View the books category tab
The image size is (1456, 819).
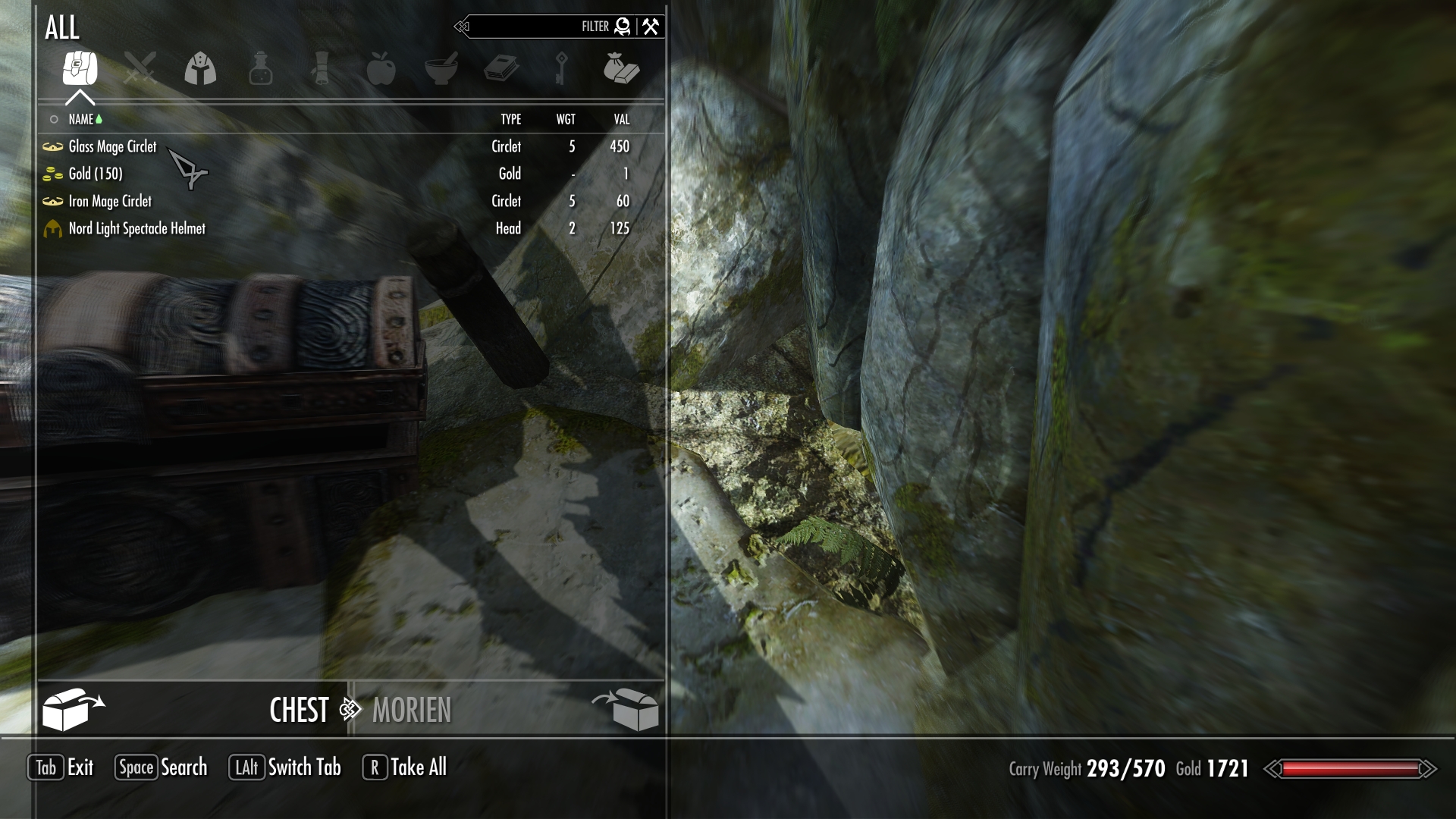pyautogui.click(x=501, y=69)
